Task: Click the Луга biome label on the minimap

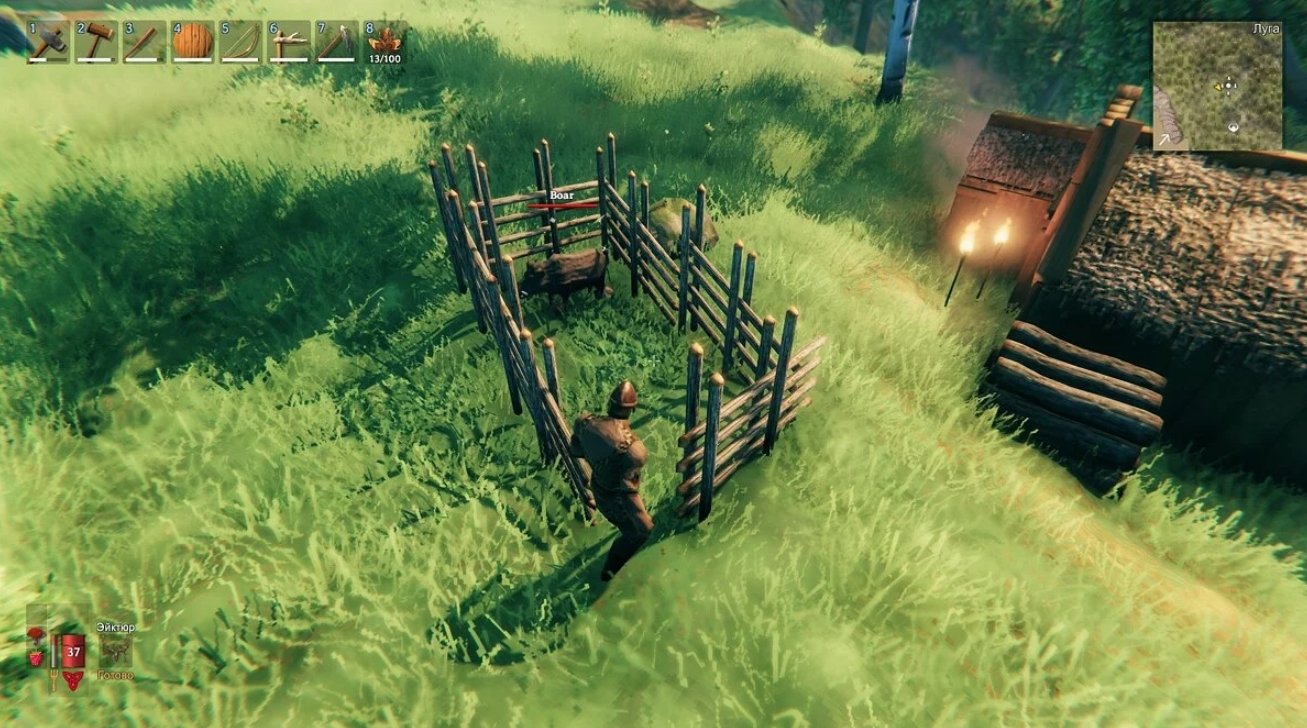Action: point(1267,29)
